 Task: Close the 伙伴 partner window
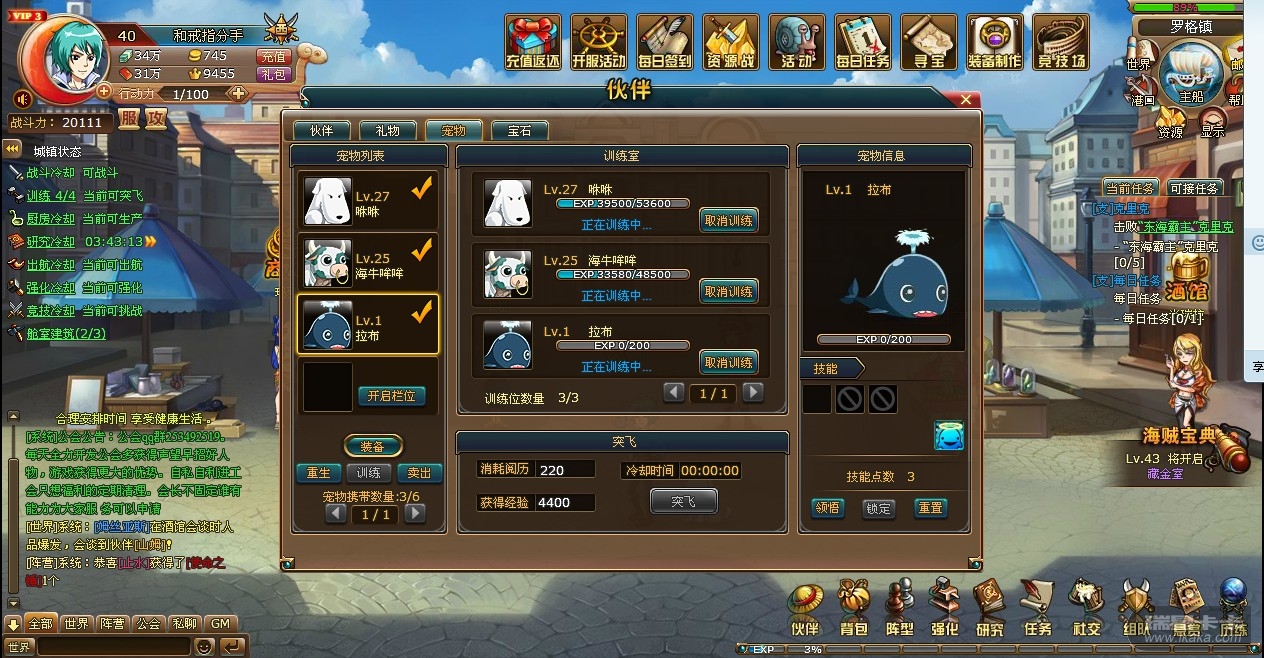click(965, 100)
